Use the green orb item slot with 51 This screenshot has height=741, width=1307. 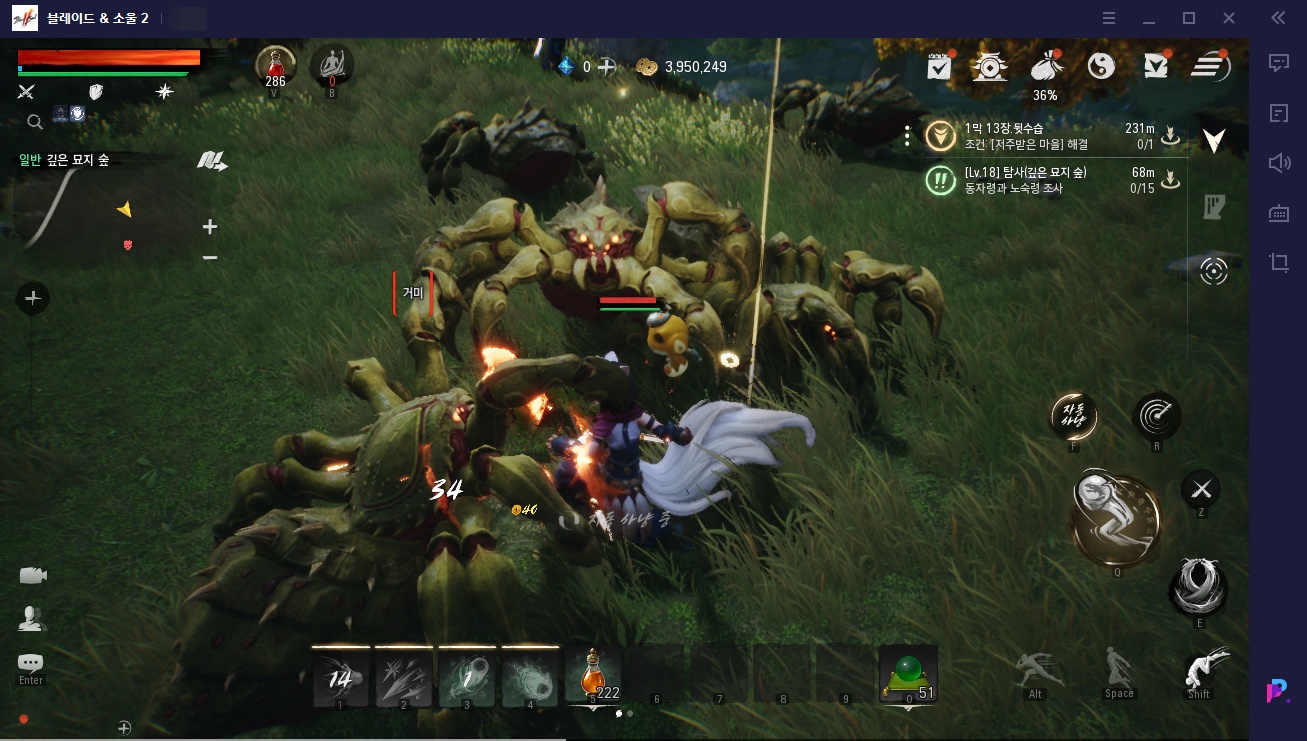click(x=907, y=674)
